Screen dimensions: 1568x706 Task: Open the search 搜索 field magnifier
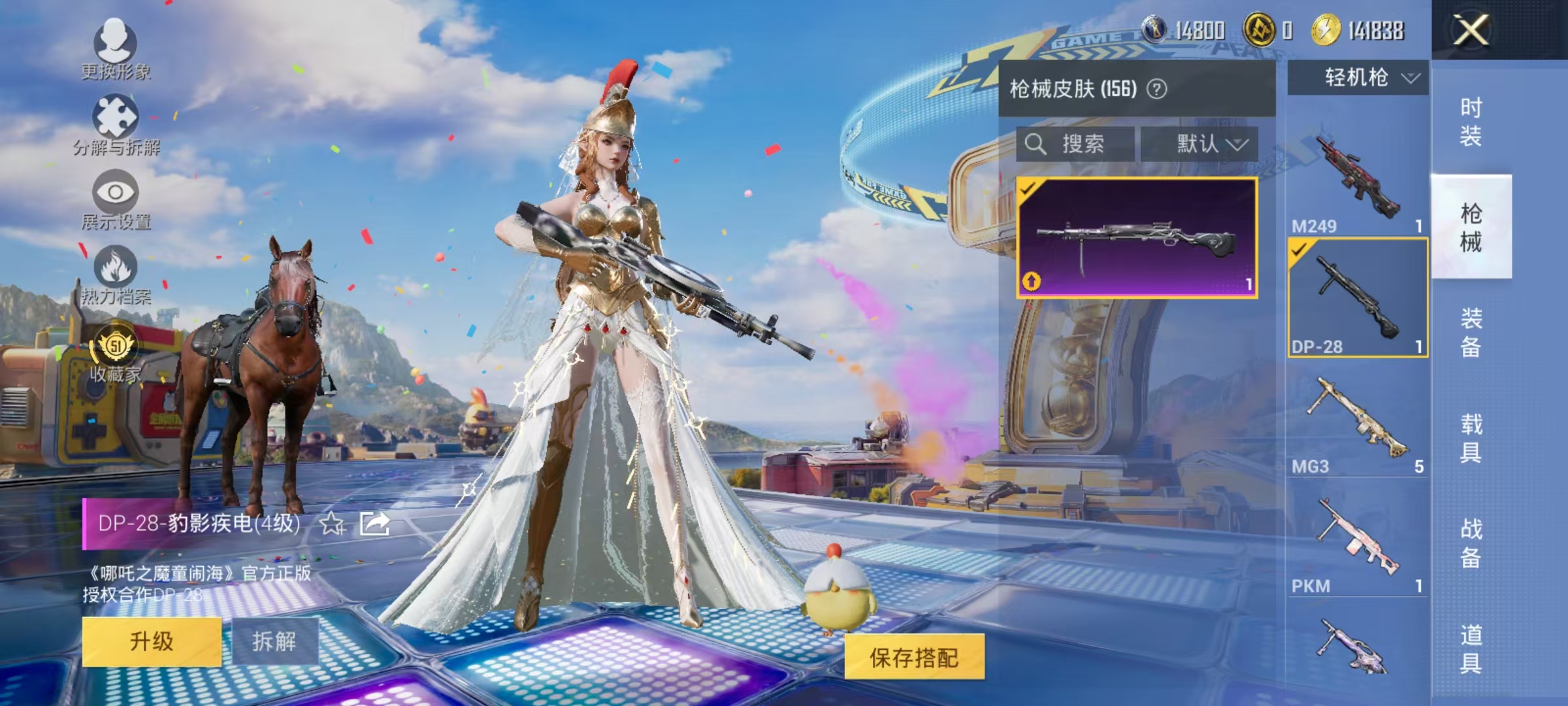coord(1036,144)
